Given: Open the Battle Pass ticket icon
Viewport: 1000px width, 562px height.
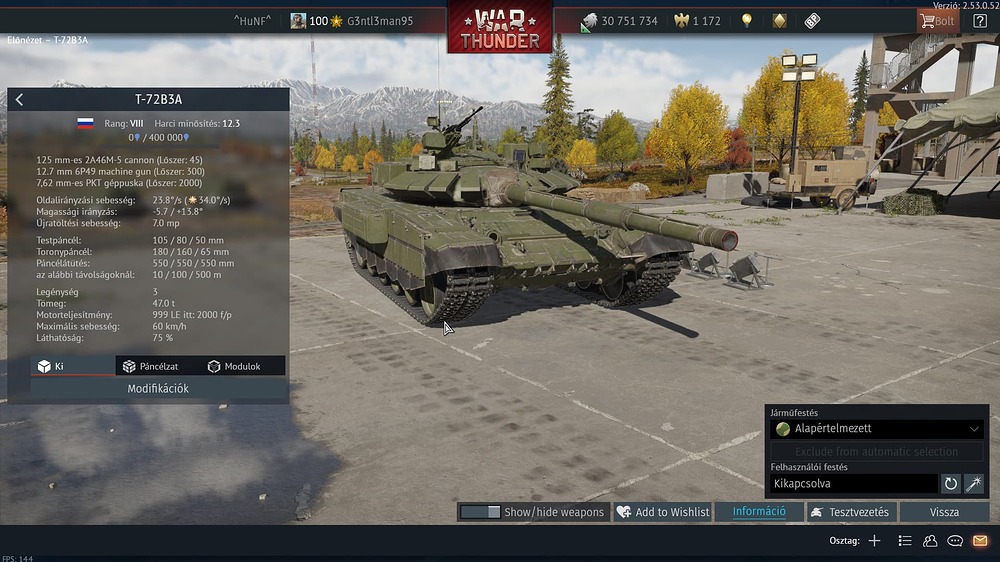Looking at the screenshot, I should click(x=811, y=21).
